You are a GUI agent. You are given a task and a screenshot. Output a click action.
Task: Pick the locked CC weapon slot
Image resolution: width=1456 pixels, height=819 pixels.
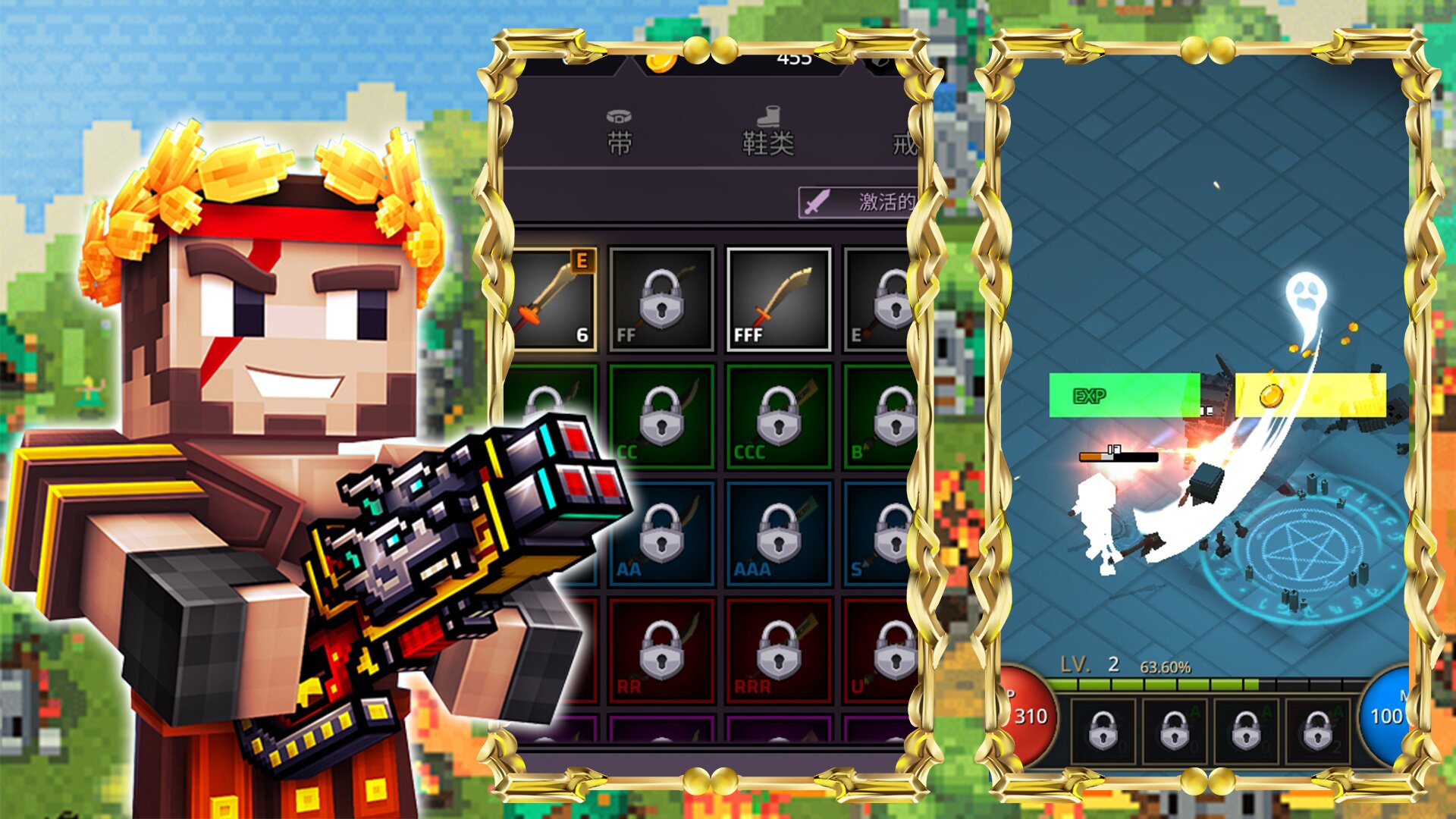tap(661, 416)
